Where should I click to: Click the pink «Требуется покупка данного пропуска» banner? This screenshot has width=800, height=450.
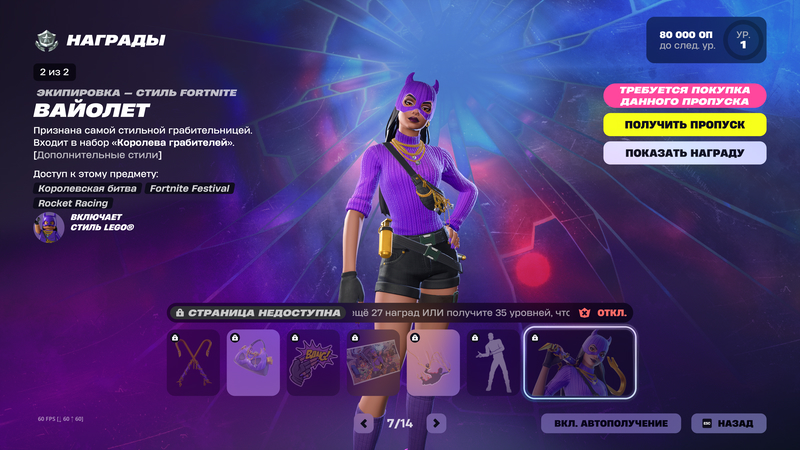coord(685,96)
